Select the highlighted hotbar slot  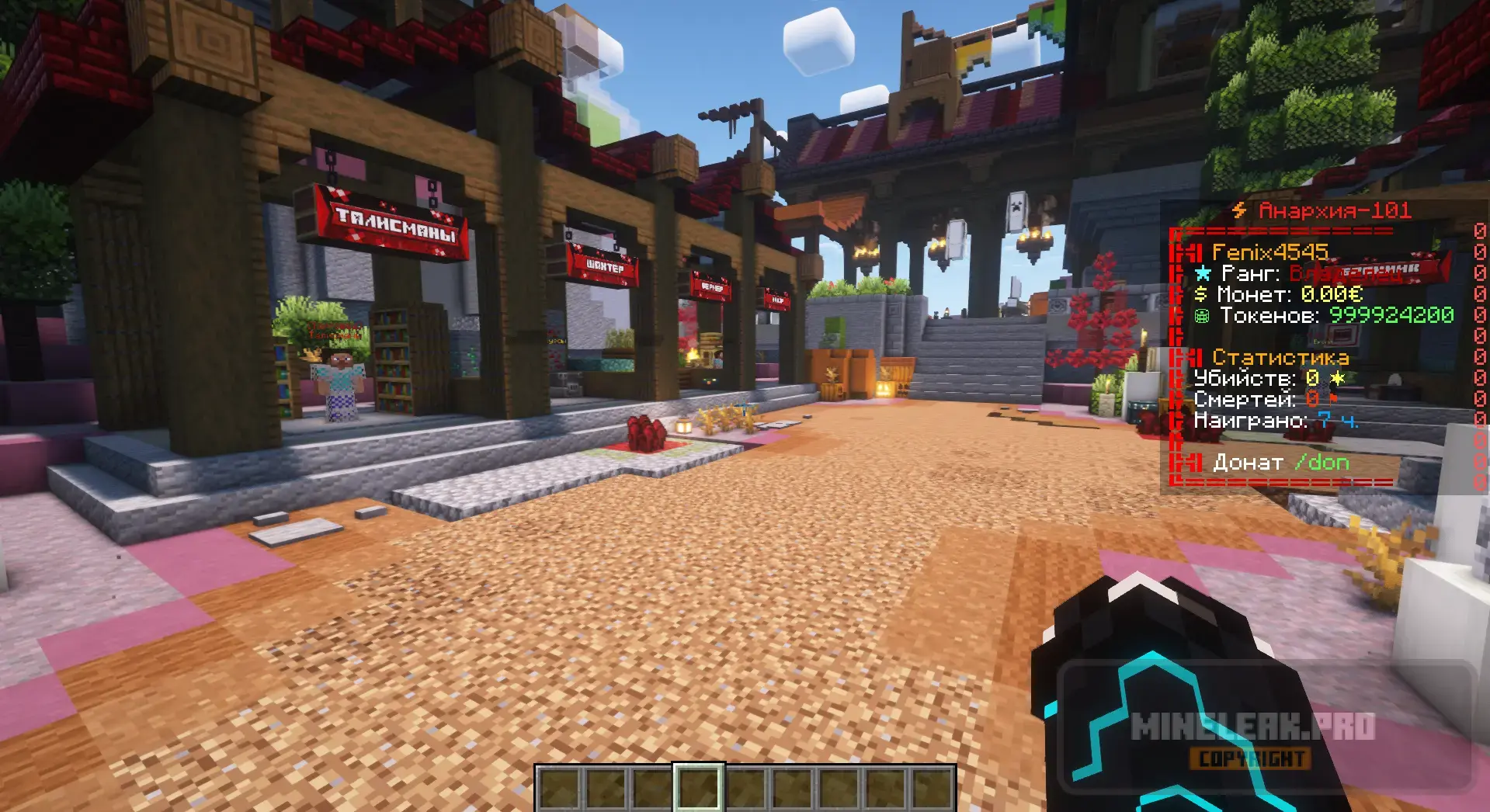pos(699,789)
